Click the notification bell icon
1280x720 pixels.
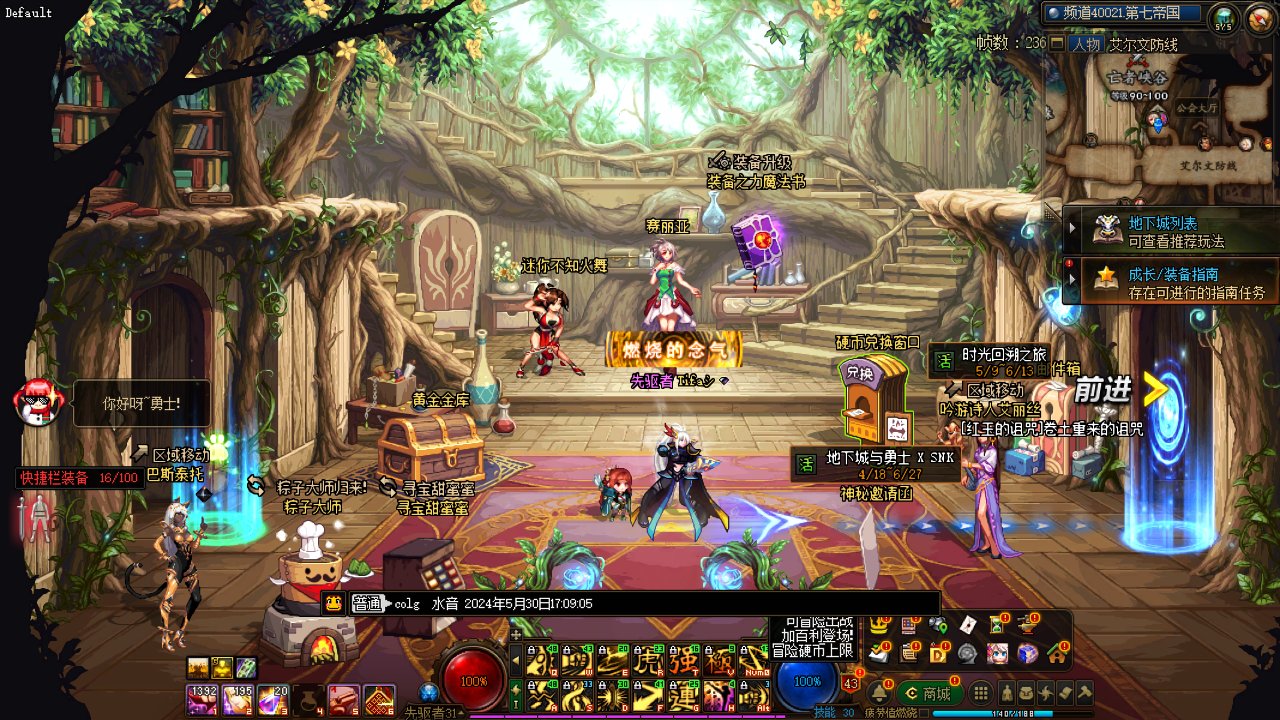[881, 692]
